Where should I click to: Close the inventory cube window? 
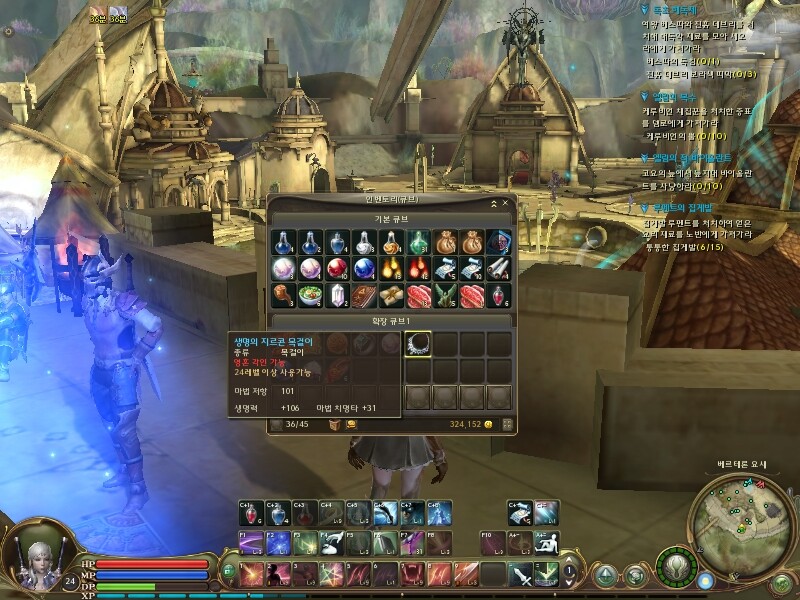click(505, 203)
